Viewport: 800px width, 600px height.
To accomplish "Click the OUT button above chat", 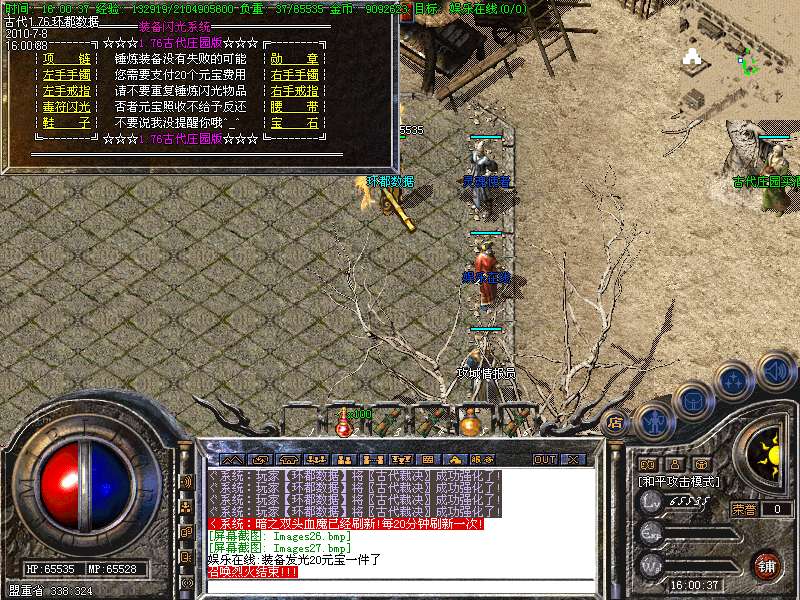I will pyautogui.click(x=544, y=460).
